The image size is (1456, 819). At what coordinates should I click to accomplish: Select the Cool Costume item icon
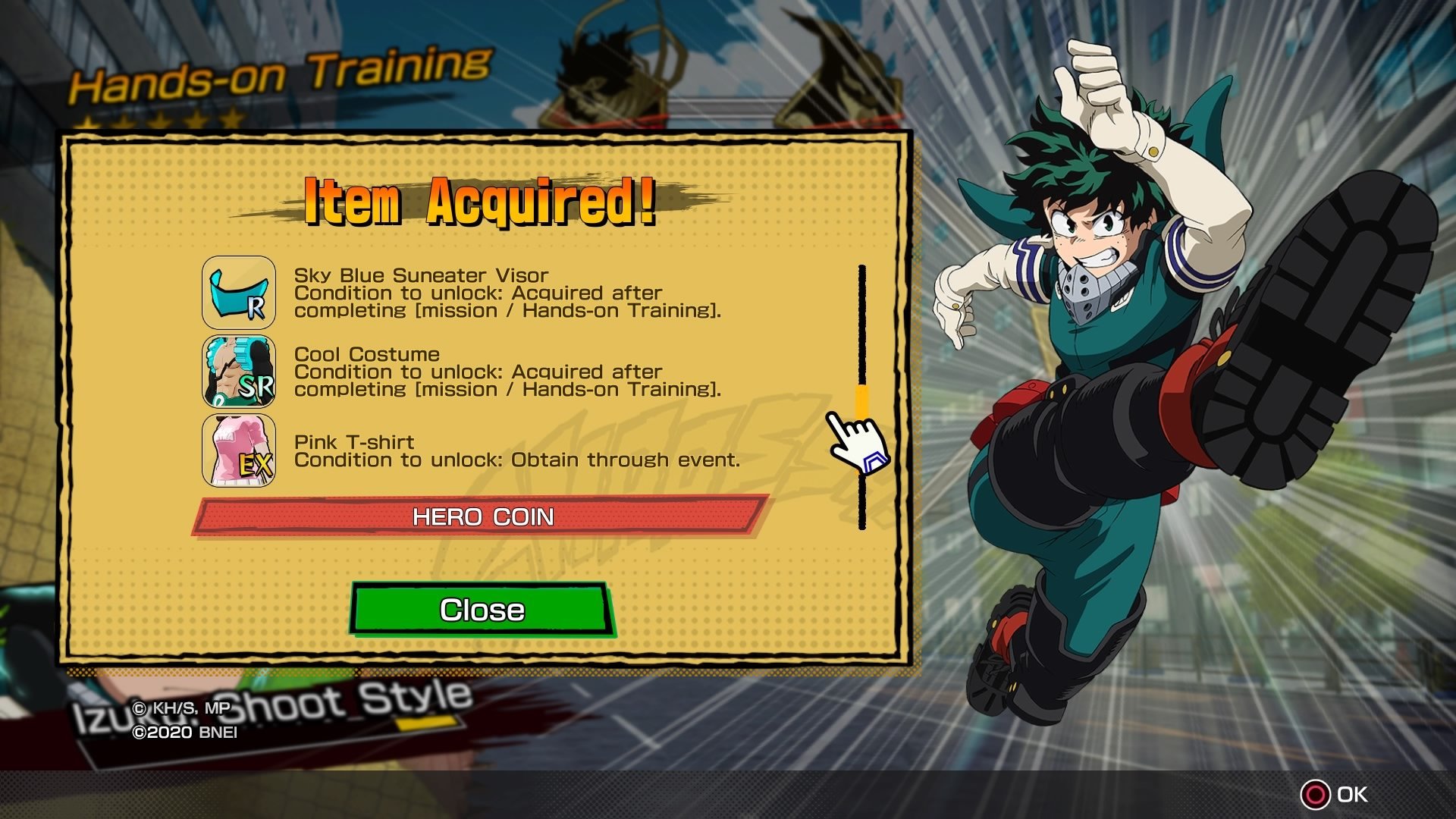coord(239,372)
